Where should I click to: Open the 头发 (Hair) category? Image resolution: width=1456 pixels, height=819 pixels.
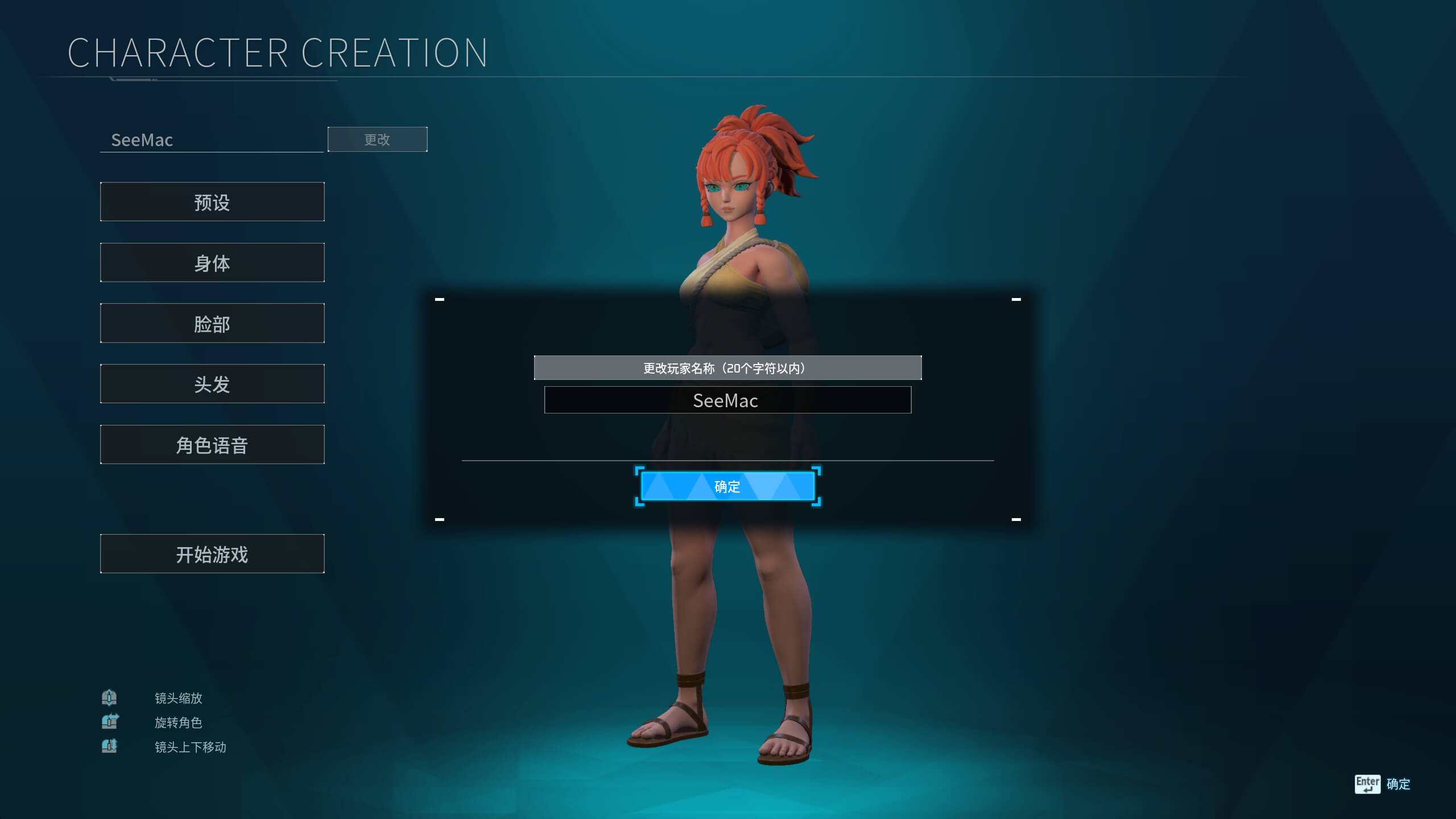[212, 384]
